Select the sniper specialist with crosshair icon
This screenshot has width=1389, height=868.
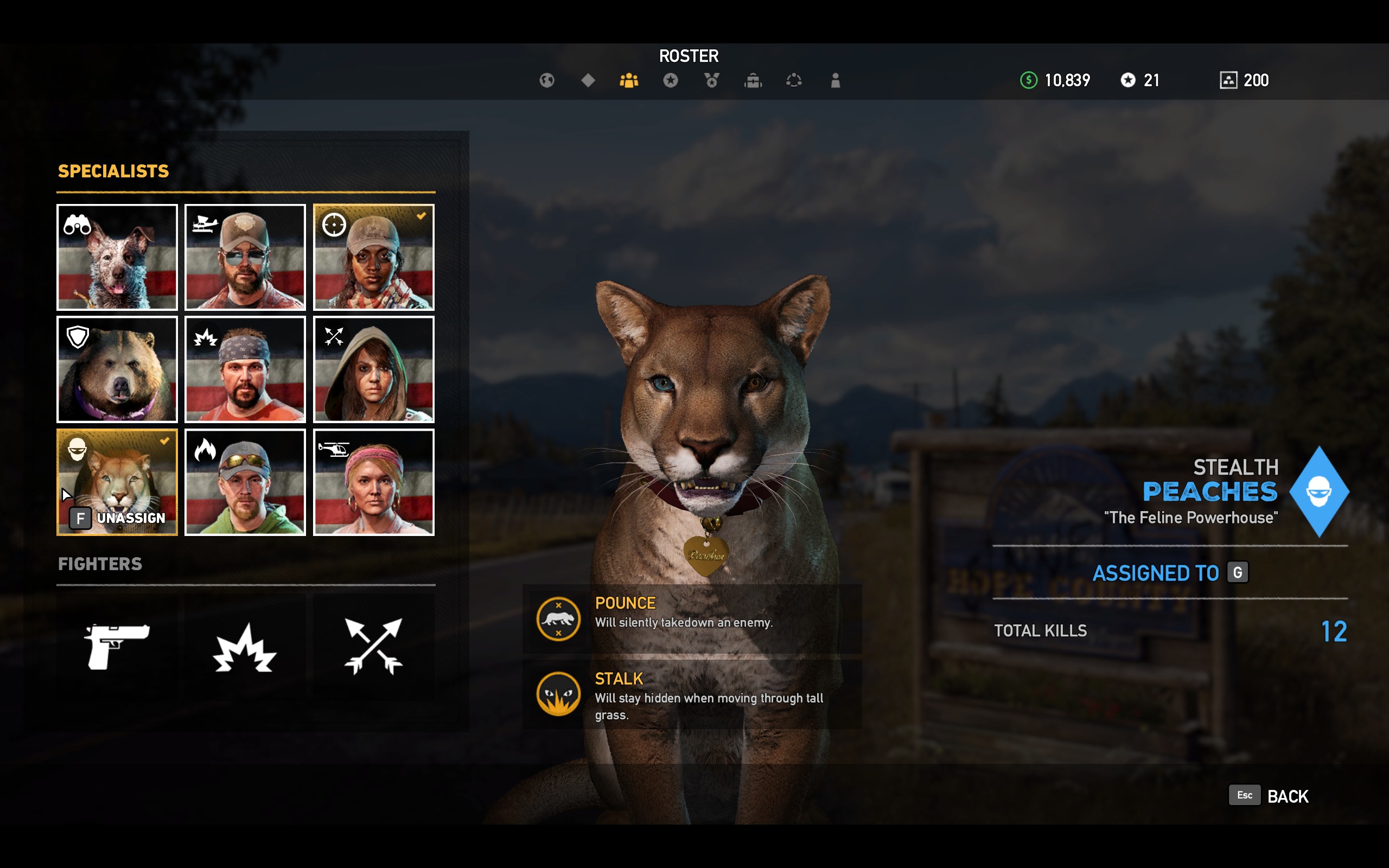374,257
